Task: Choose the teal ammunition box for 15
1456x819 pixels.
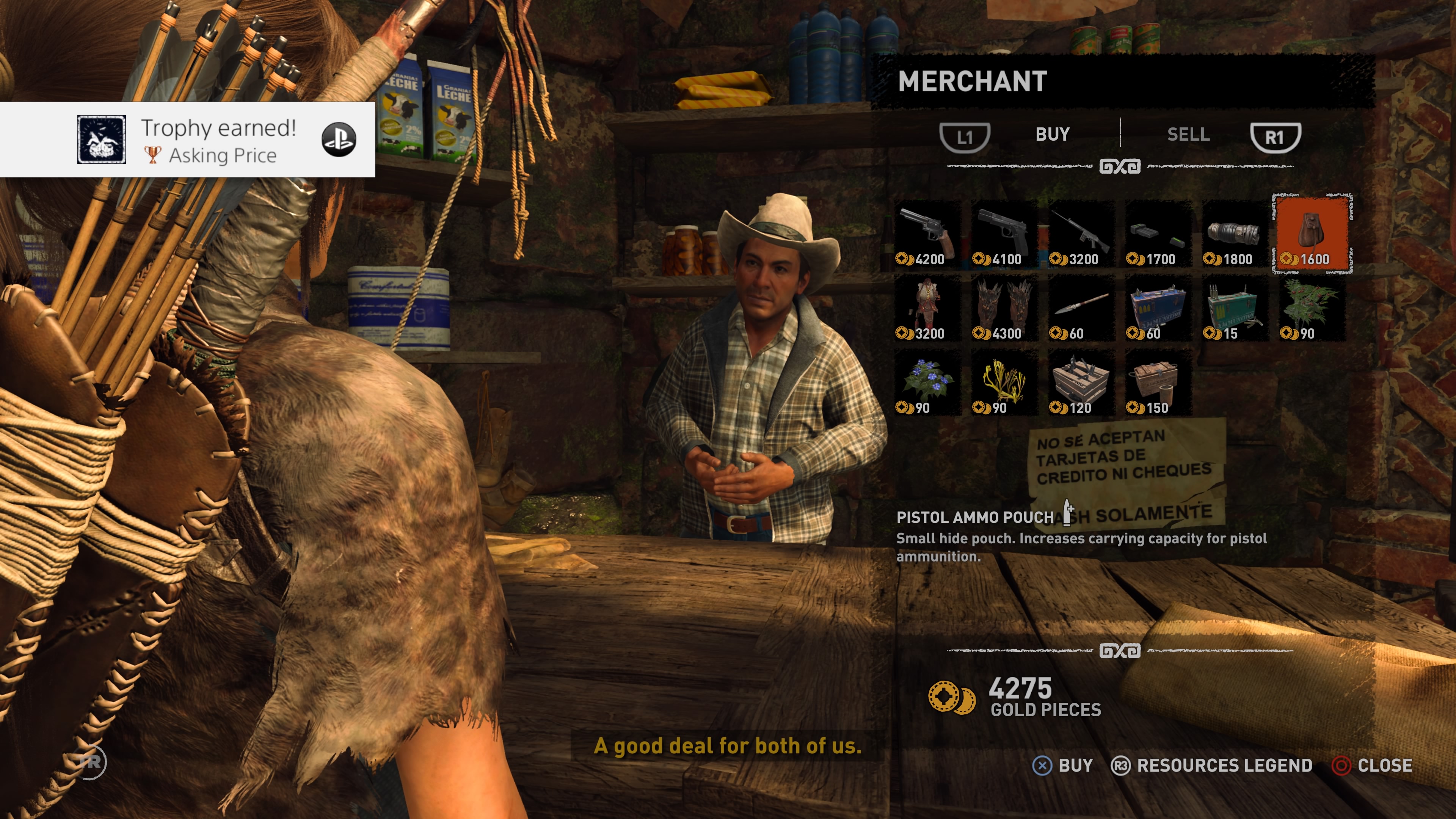Action: coord(1235,309)
